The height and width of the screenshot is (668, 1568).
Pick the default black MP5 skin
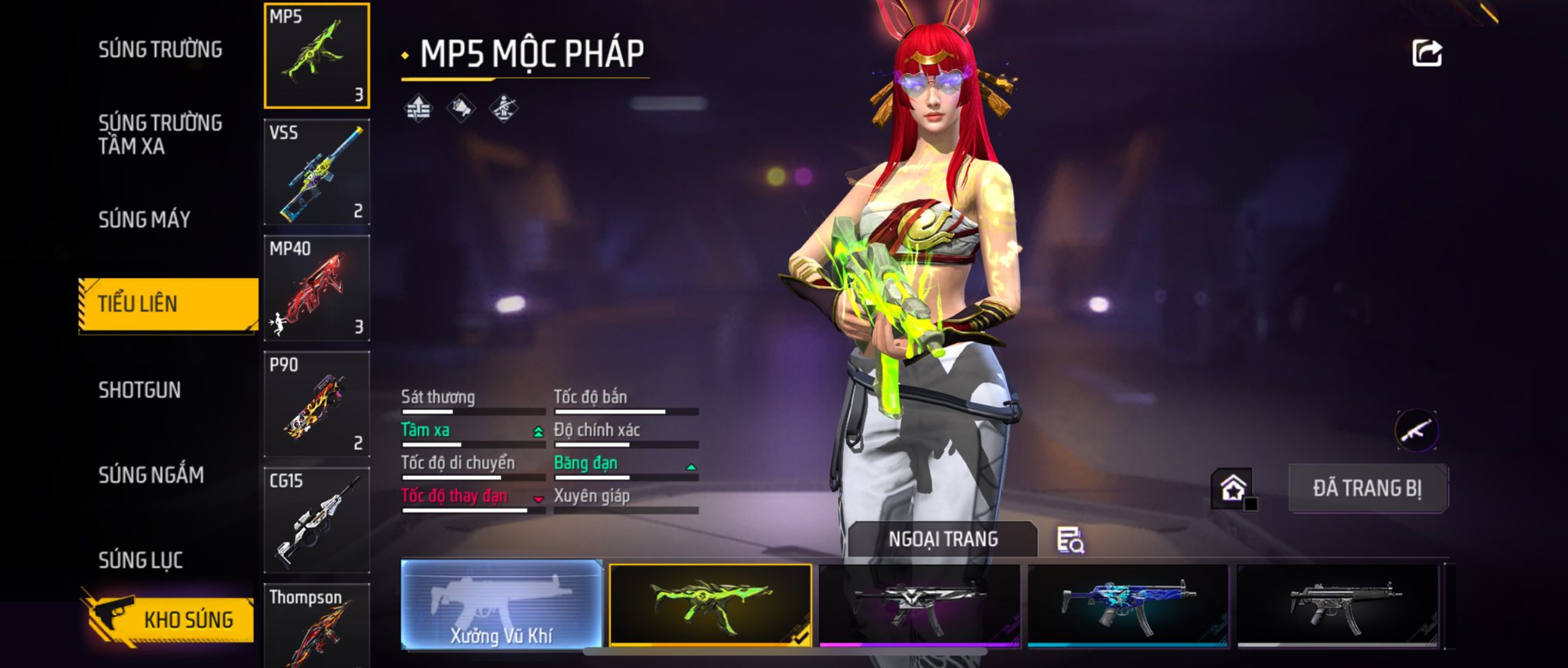click(x=1337, y=605)
